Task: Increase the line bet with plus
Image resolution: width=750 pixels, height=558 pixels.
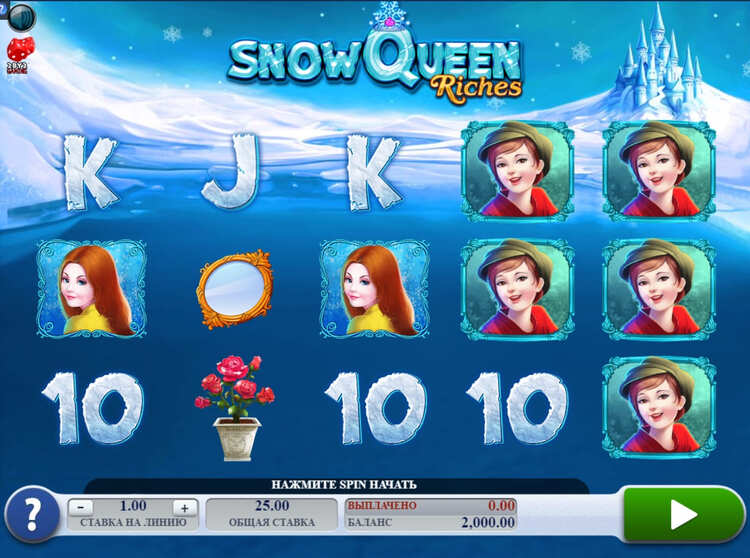Action: pos(183,507)
